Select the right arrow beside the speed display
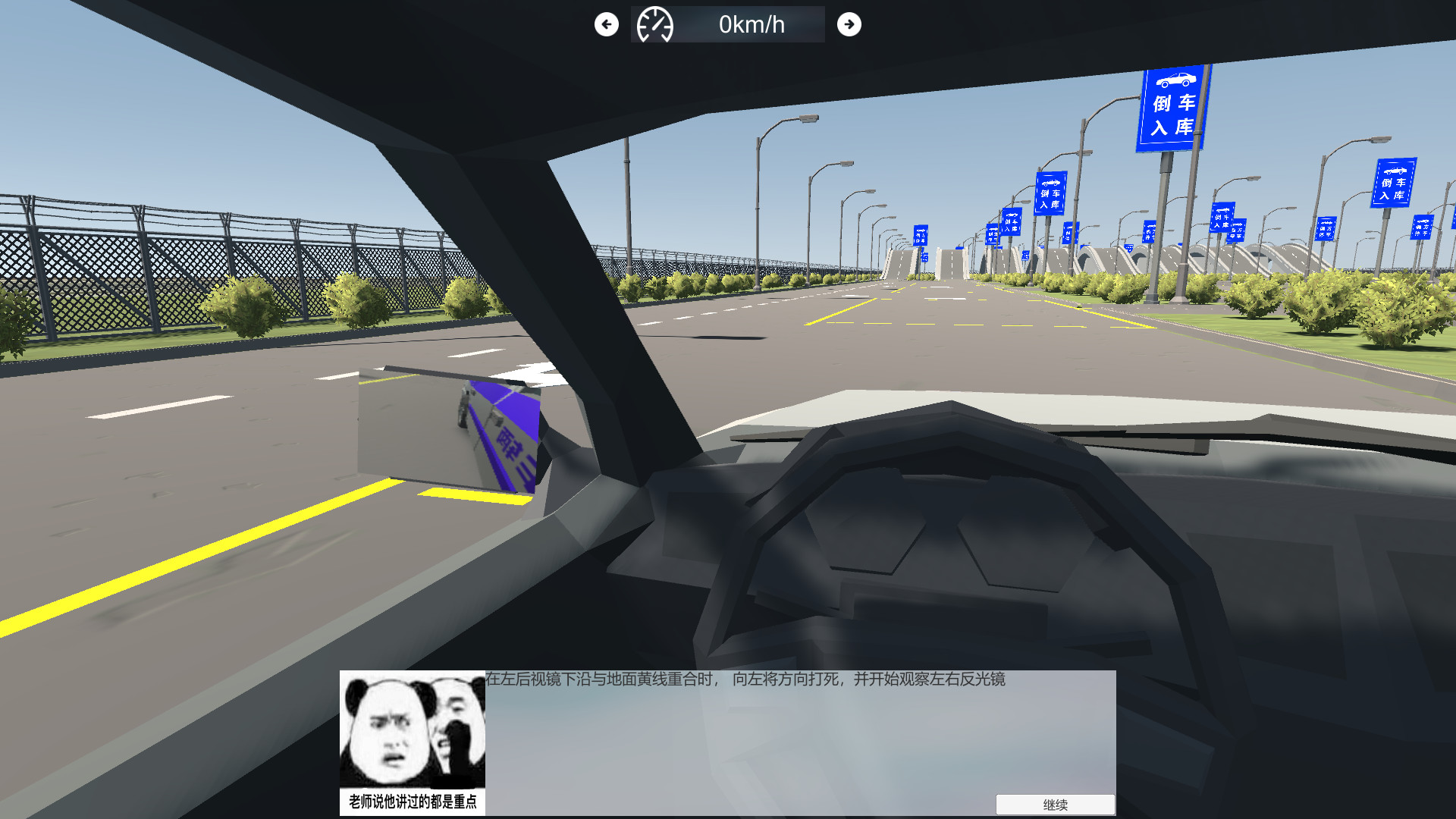Image resolution: width=1456 pixels, height=819 pixels. click(x=849, y=24)
